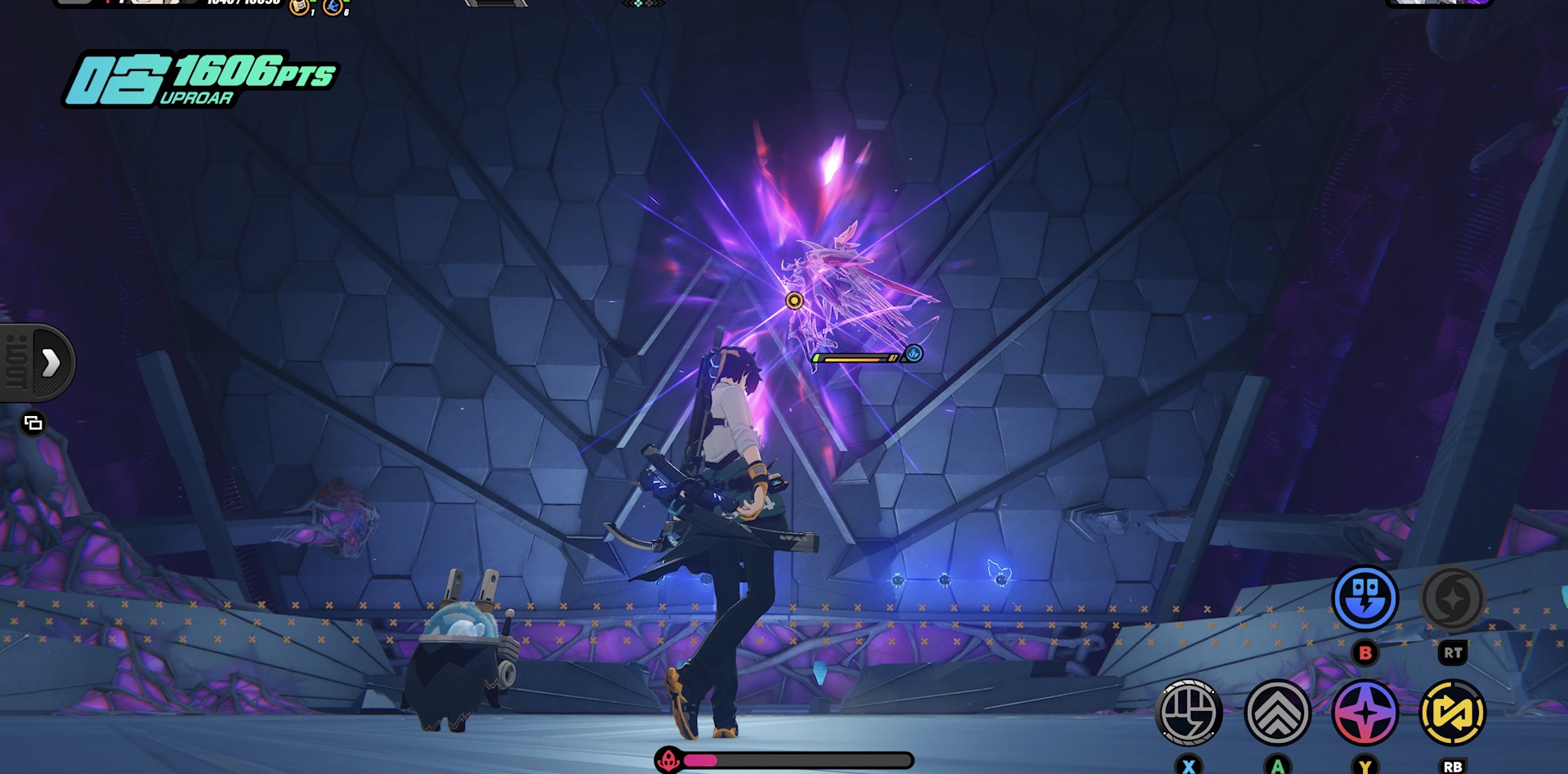Activate the double-chevron dodge ability

click(x=1277, y=713)
